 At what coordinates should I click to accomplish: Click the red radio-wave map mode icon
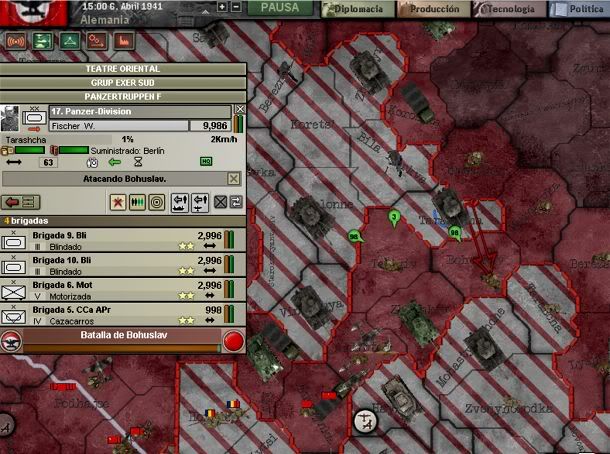click(17, 42)
